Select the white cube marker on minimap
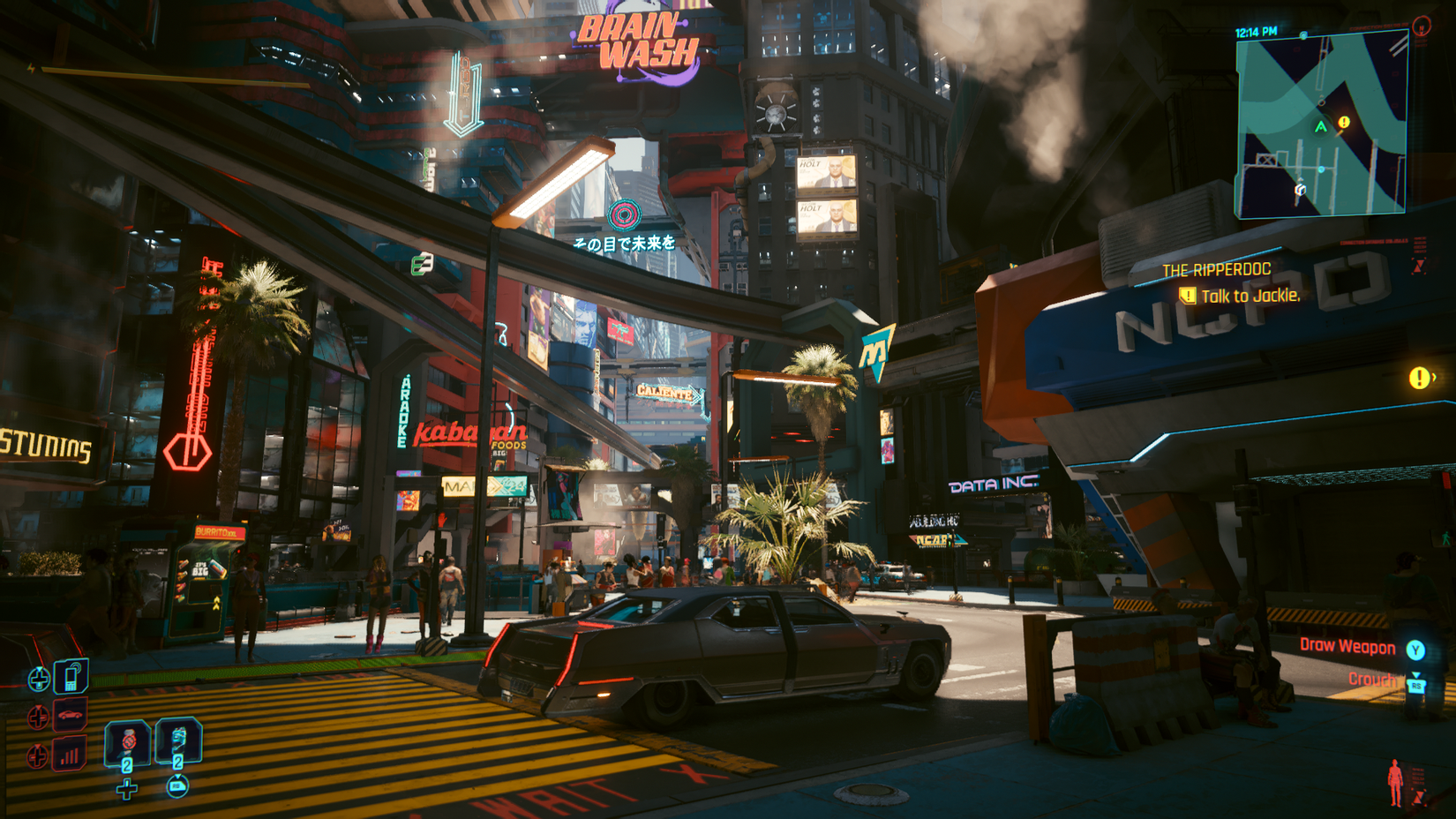The height and width of the screenshot is (819, 1456). [x=1300, y=189]
